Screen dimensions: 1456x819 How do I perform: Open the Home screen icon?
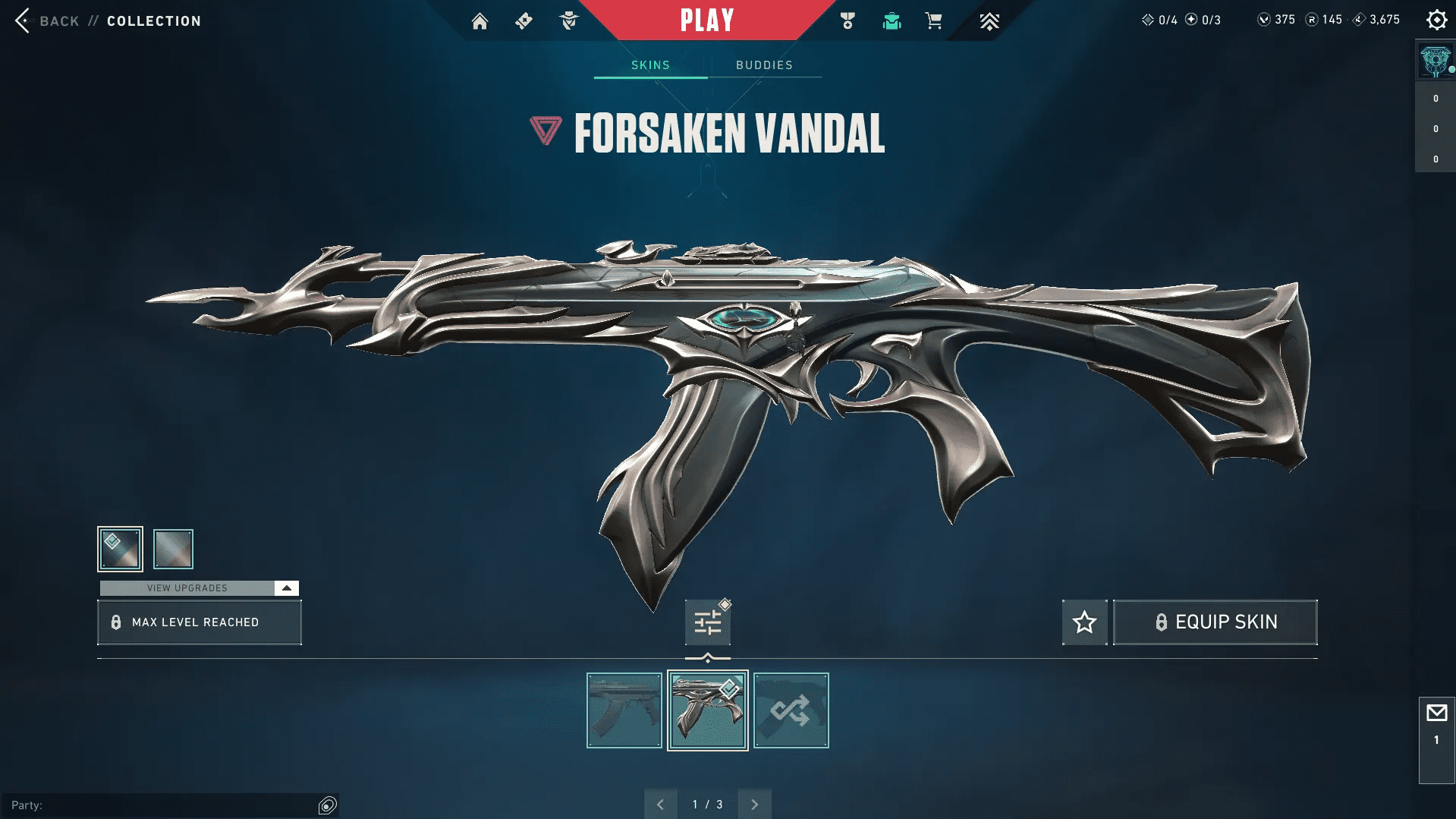480,20
